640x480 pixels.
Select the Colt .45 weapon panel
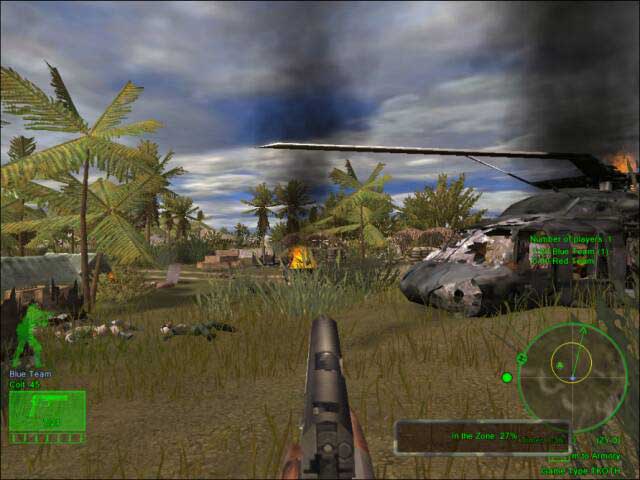(x=47, y=411)
